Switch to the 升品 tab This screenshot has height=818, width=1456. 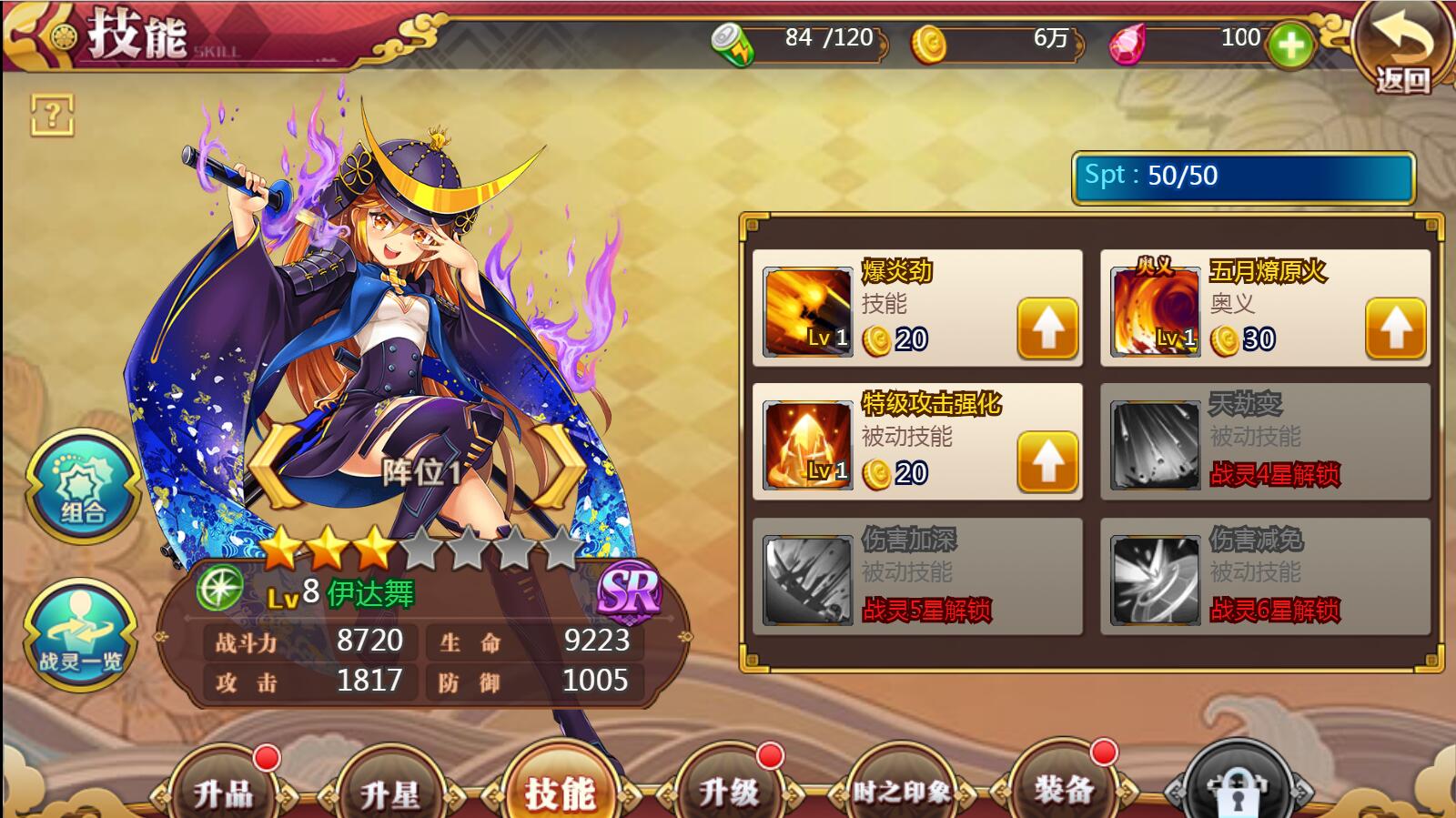[x=223, y=790]
